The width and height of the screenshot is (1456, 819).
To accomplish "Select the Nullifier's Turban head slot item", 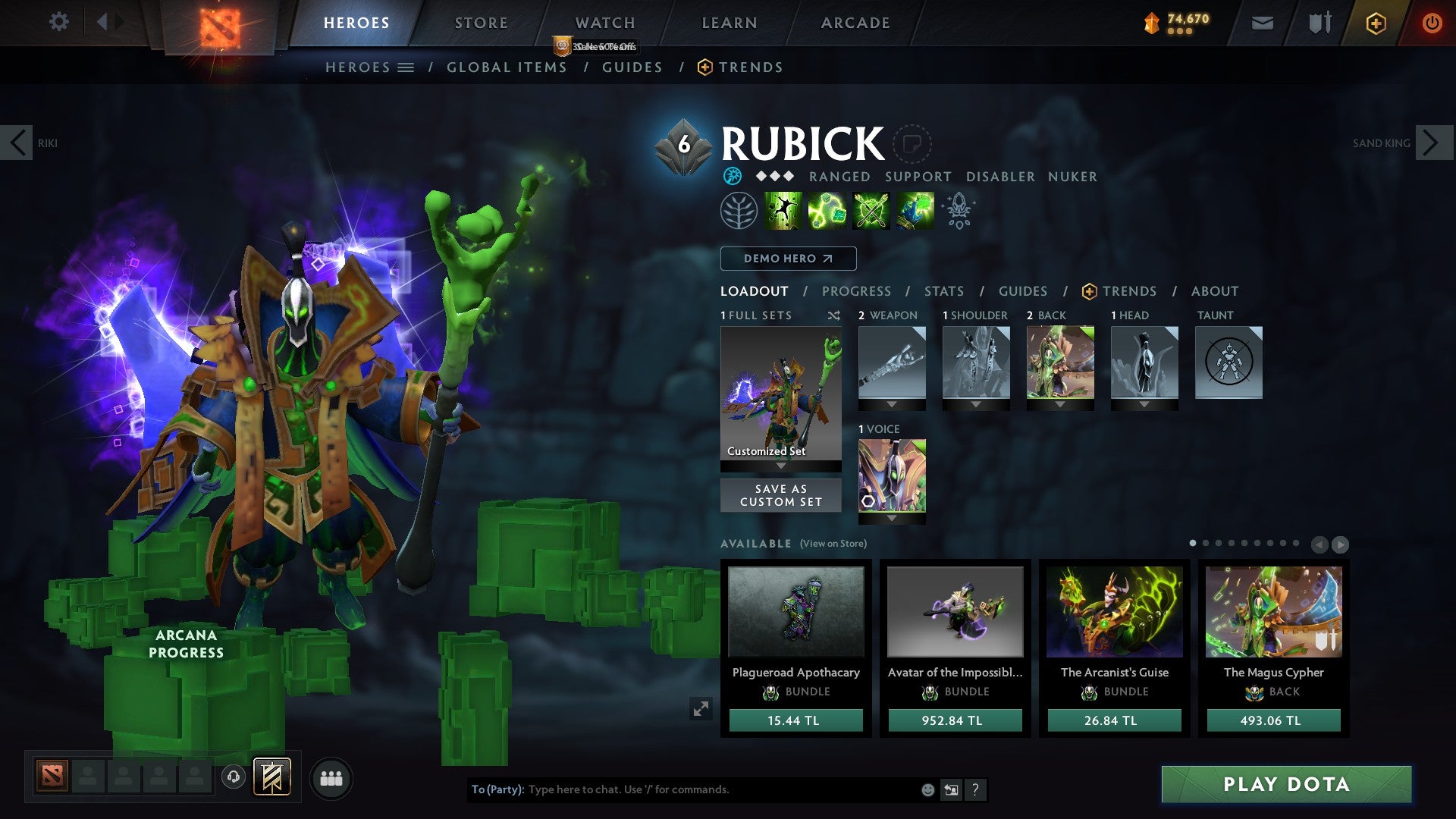I will pos(1145,364).
